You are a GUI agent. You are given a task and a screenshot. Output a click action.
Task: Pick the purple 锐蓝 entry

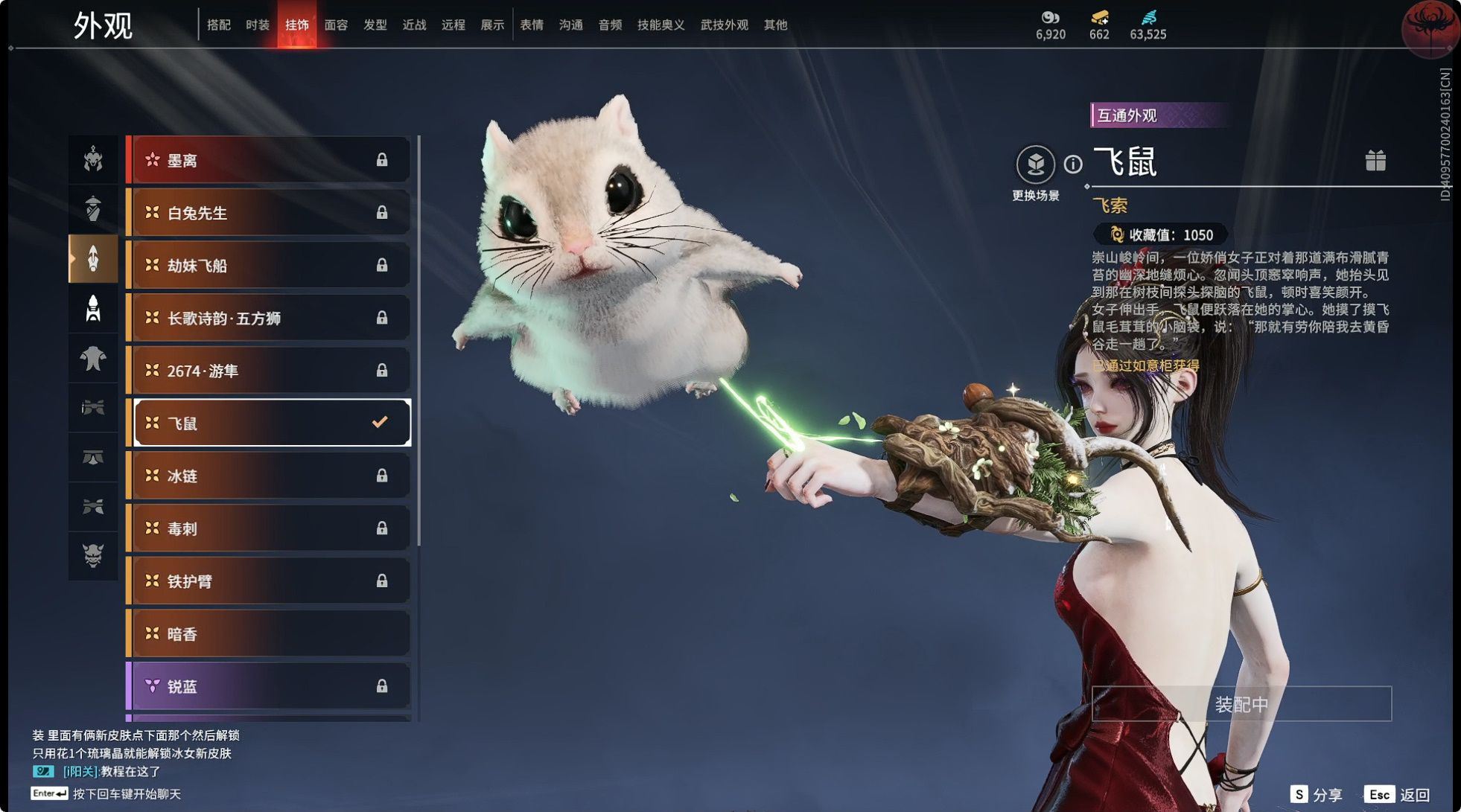click(269, 686)
